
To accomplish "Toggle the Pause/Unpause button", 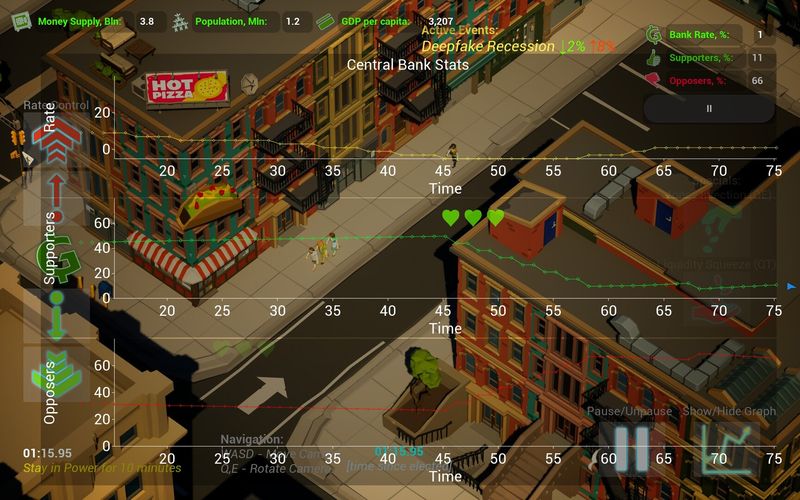I will [631, 448].
